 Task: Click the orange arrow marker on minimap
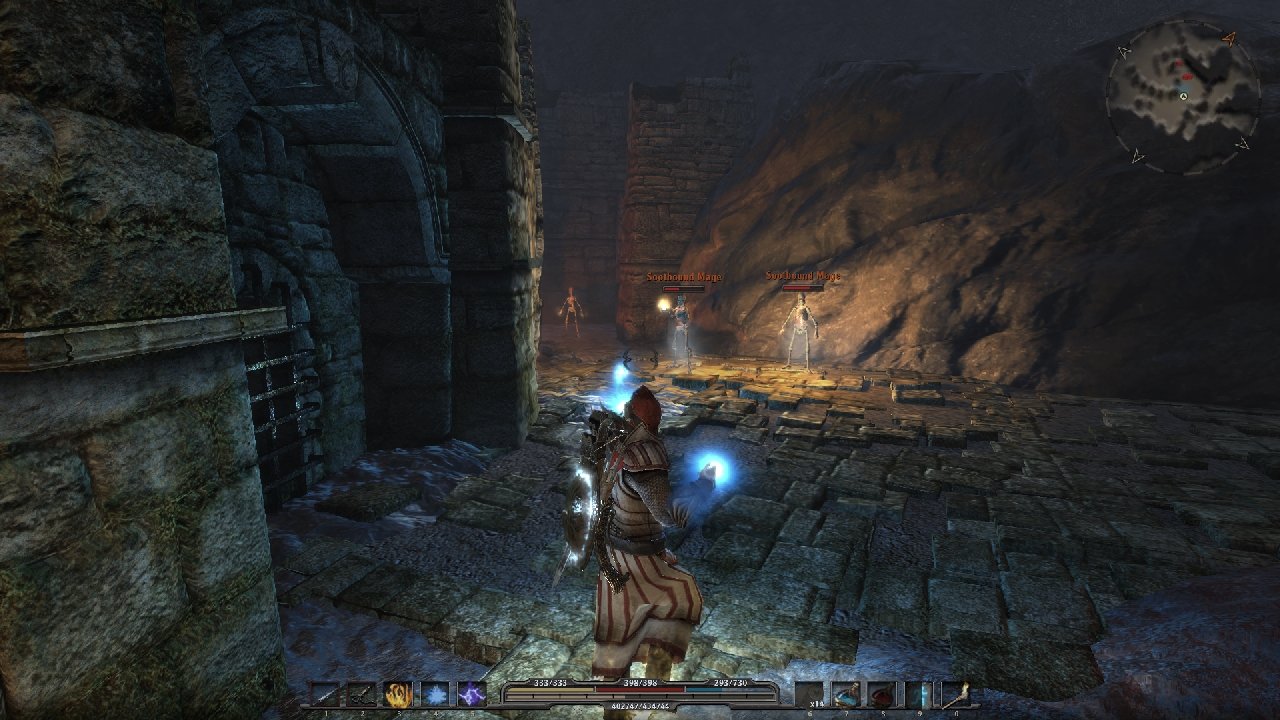pyautogui.click(x=1229, y=39)
